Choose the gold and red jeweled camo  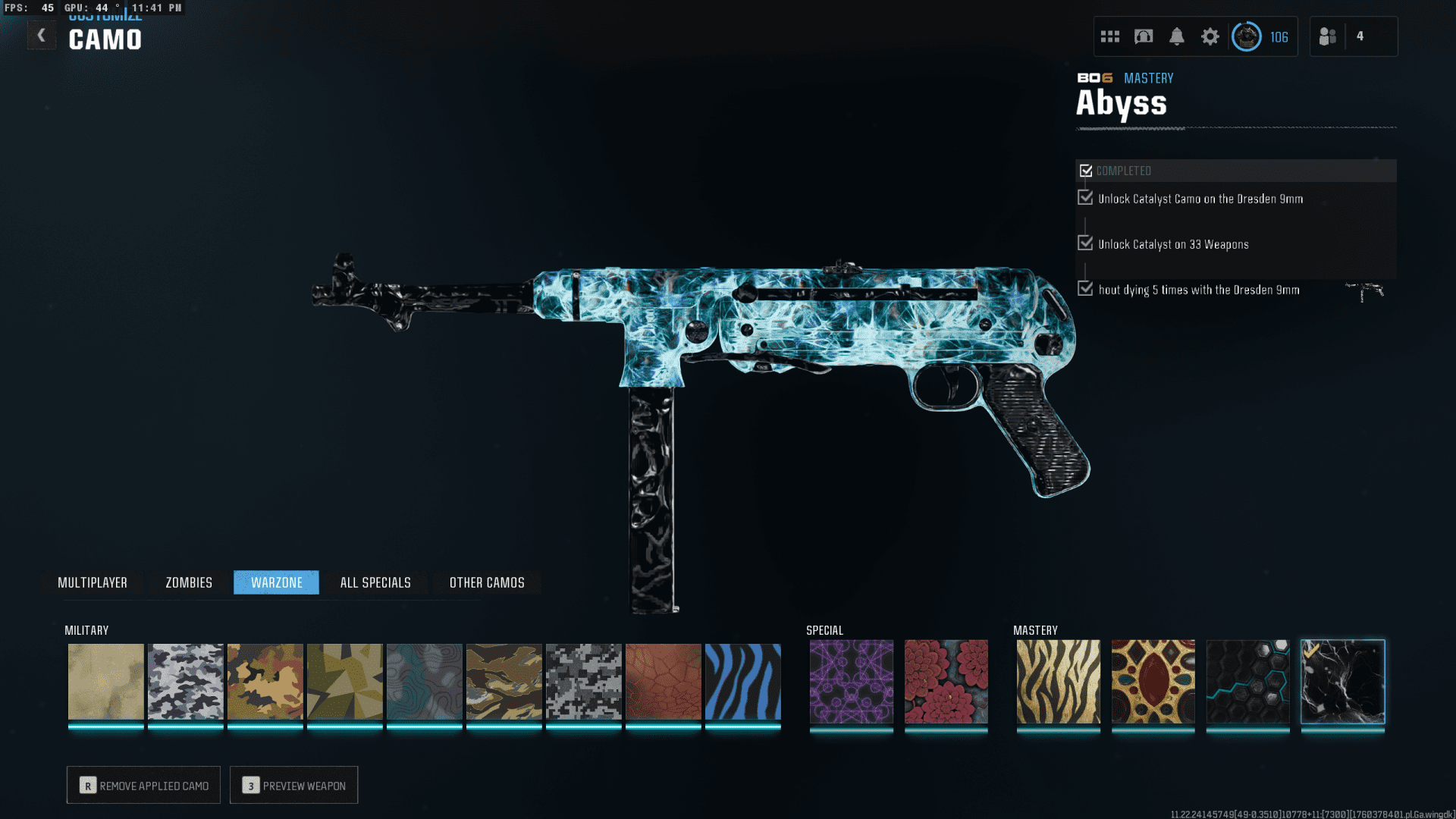(1153, 681)
